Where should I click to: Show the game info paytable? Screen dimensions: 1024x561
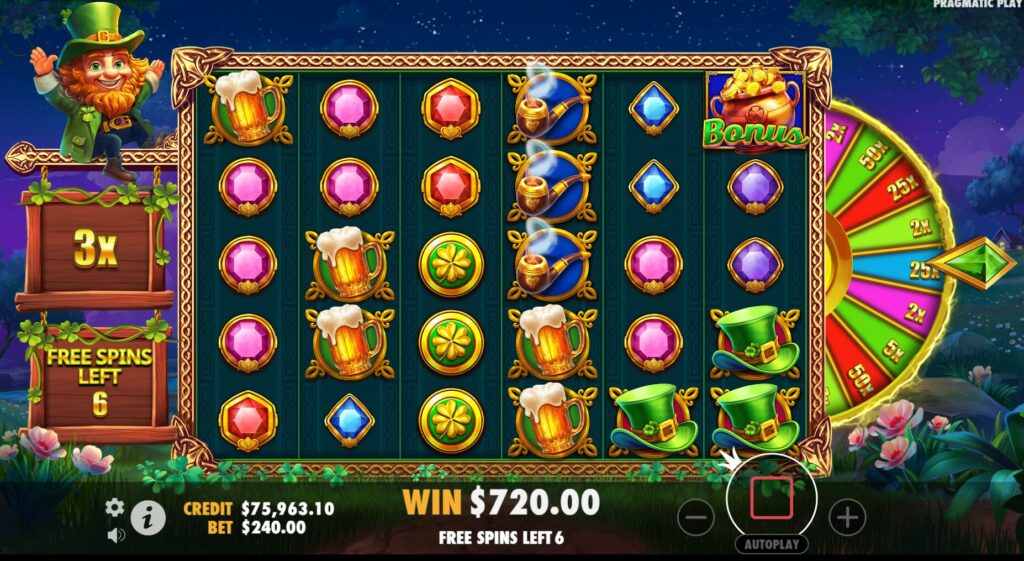click(x=148, y=517)
